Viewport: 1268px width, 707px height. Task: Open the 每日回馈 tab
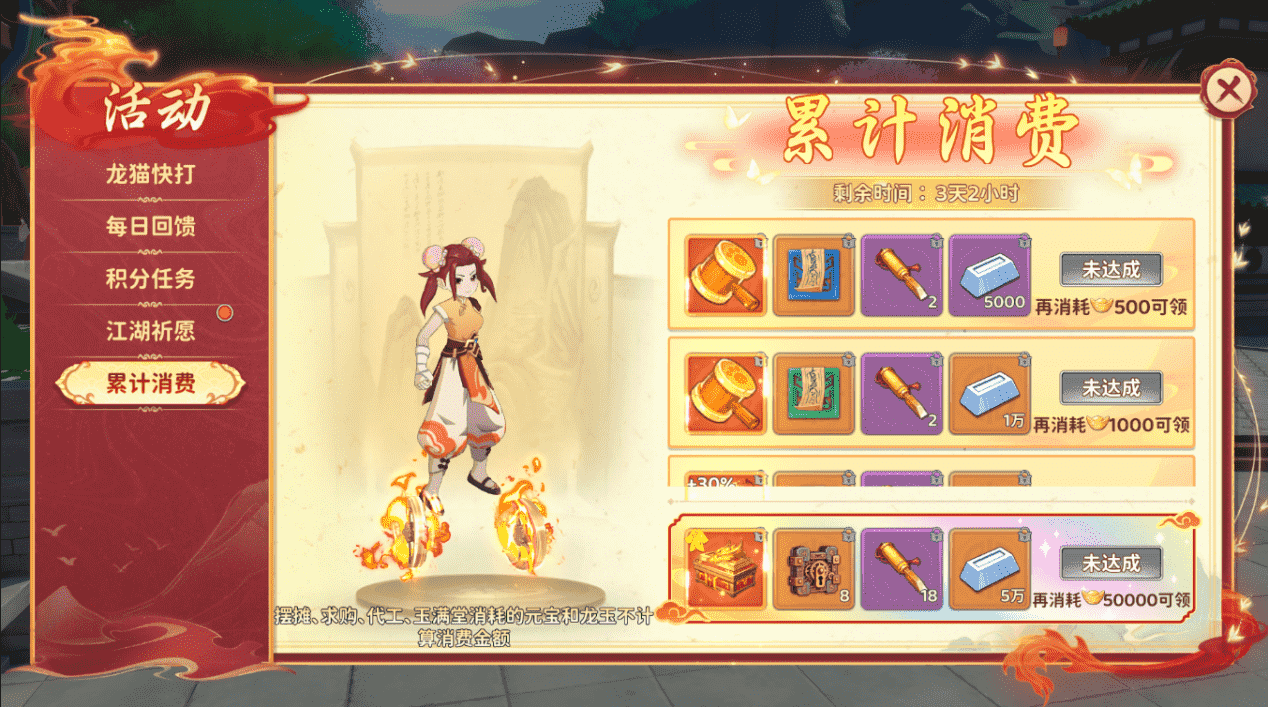click(150, 226)
